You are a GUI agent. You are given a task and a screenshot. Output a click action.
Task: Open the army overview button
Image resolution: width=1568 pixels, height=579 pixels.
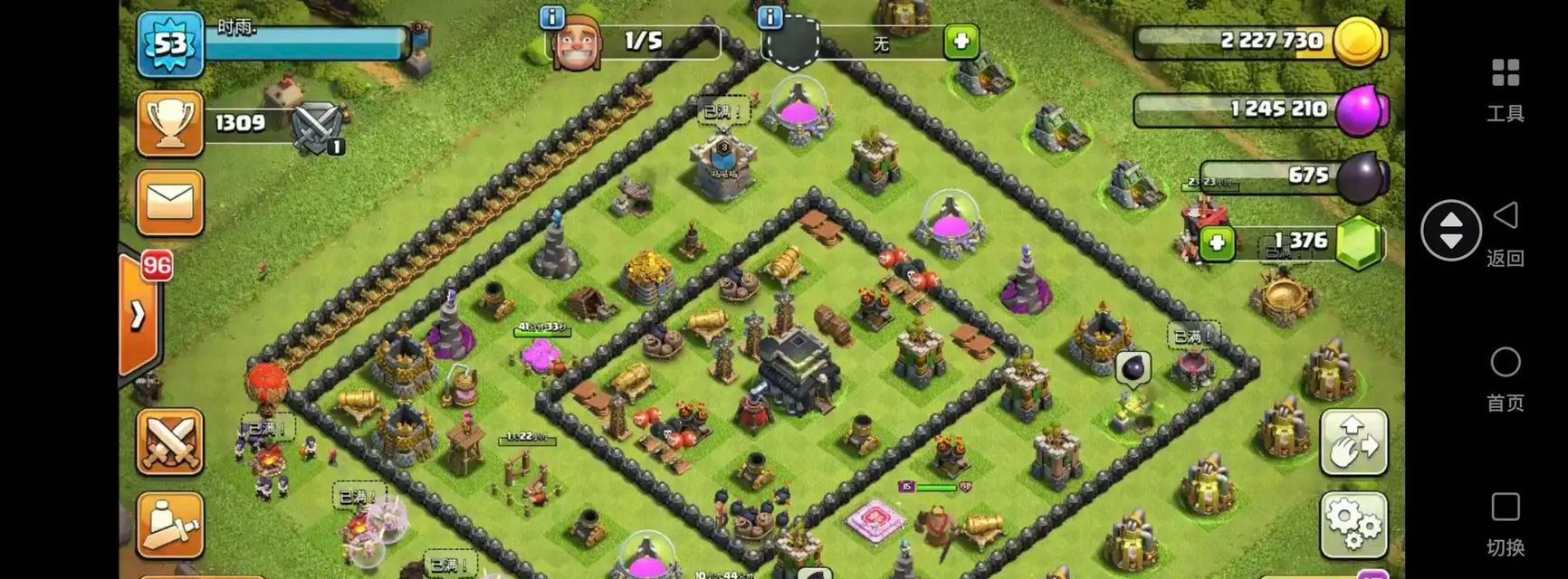click(170, 525)
